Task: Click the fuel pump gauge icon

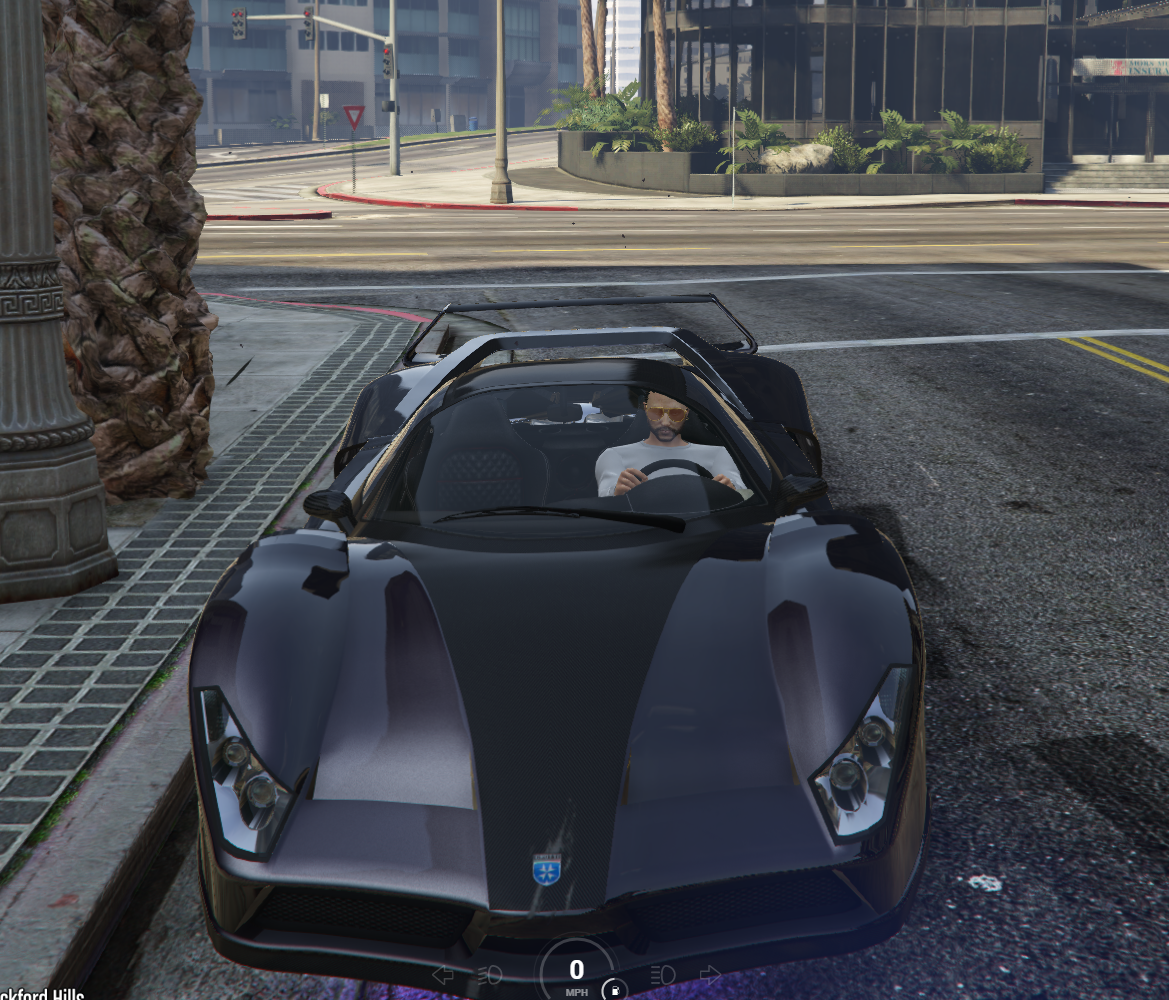Action: (x=615, y=990)
